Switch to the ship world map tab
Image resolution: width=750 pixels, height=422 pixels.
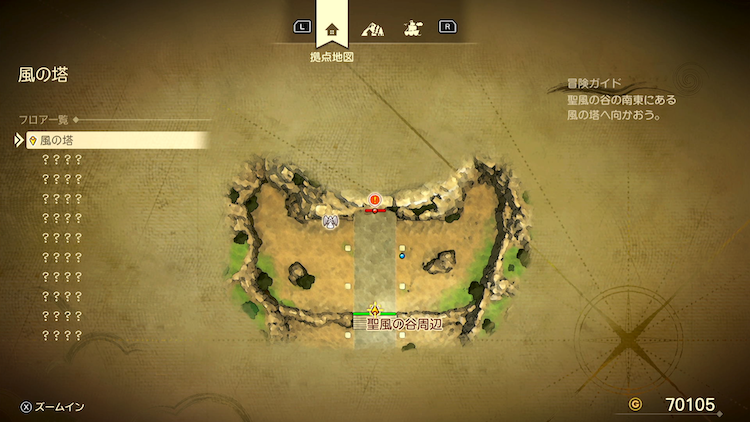pyautogui.click(x=410, y=28)
